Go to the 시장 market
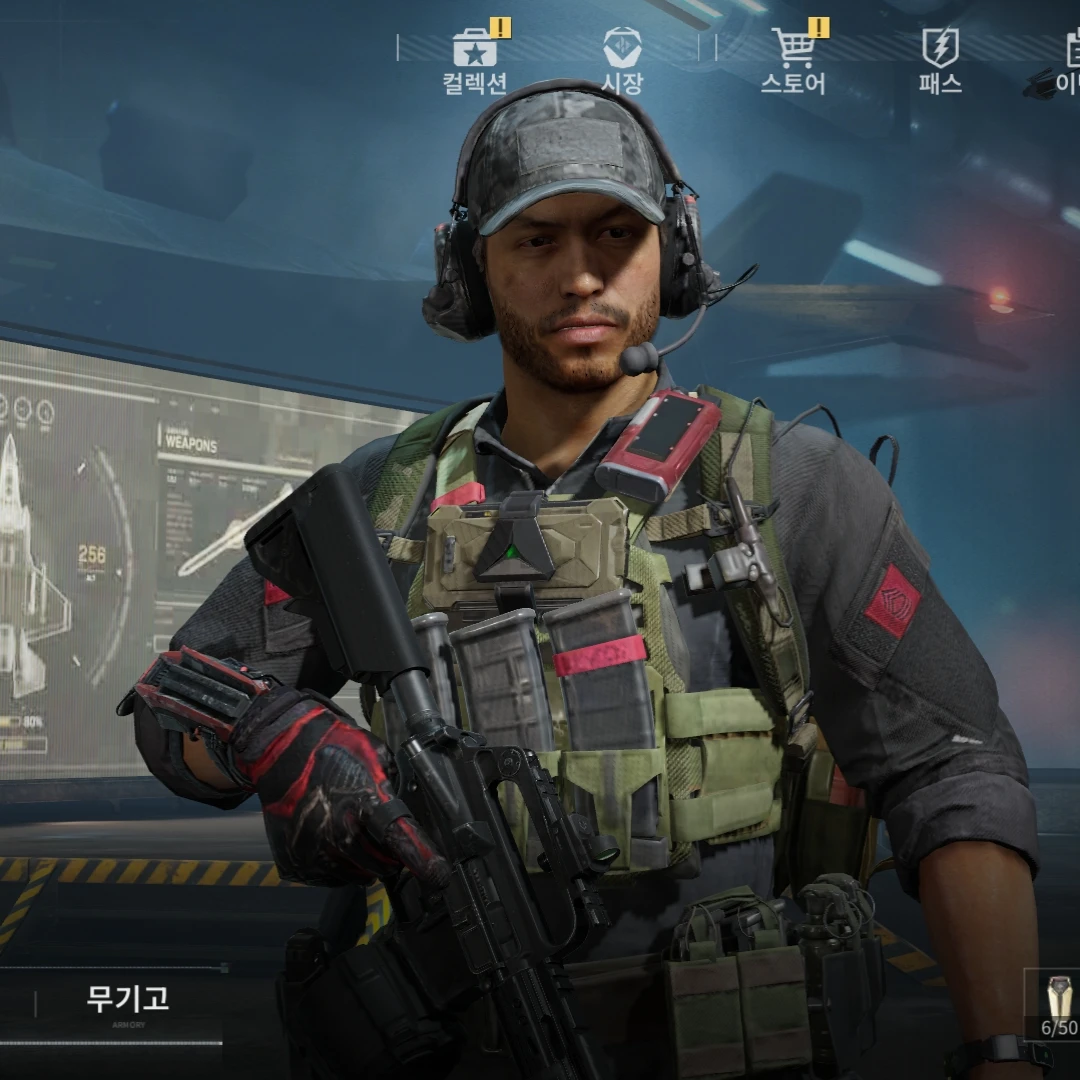The width and height of the screenshot is (1080, 1080). (622, 61)
